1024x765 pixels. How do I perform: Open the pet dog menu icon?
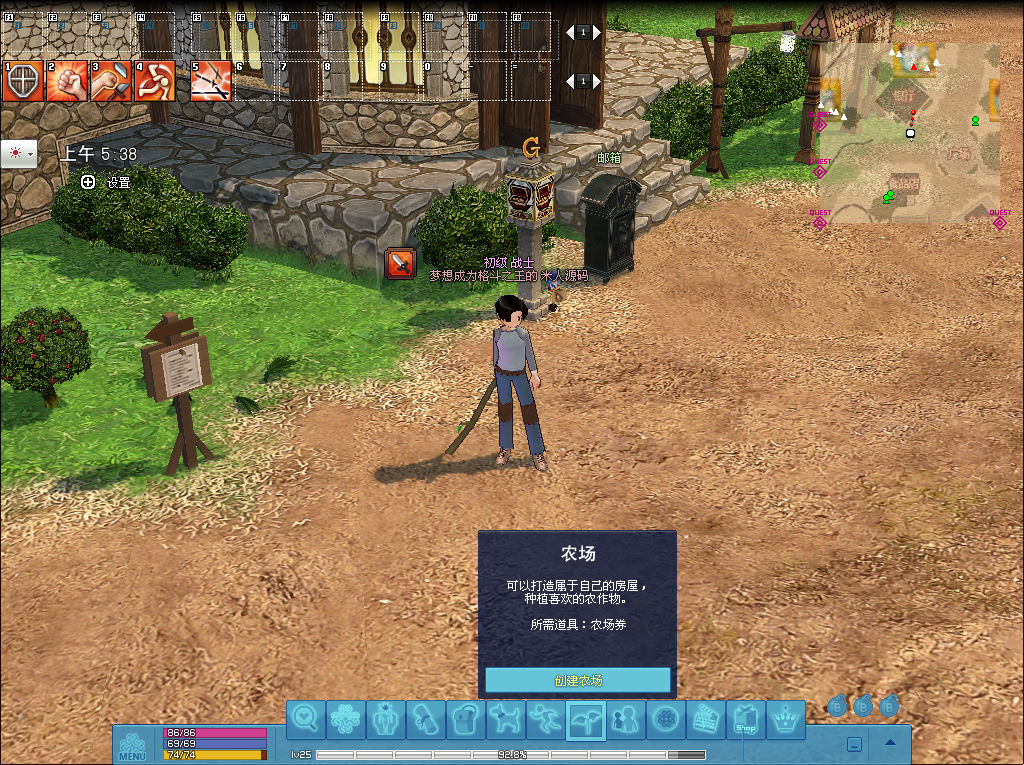505,720
